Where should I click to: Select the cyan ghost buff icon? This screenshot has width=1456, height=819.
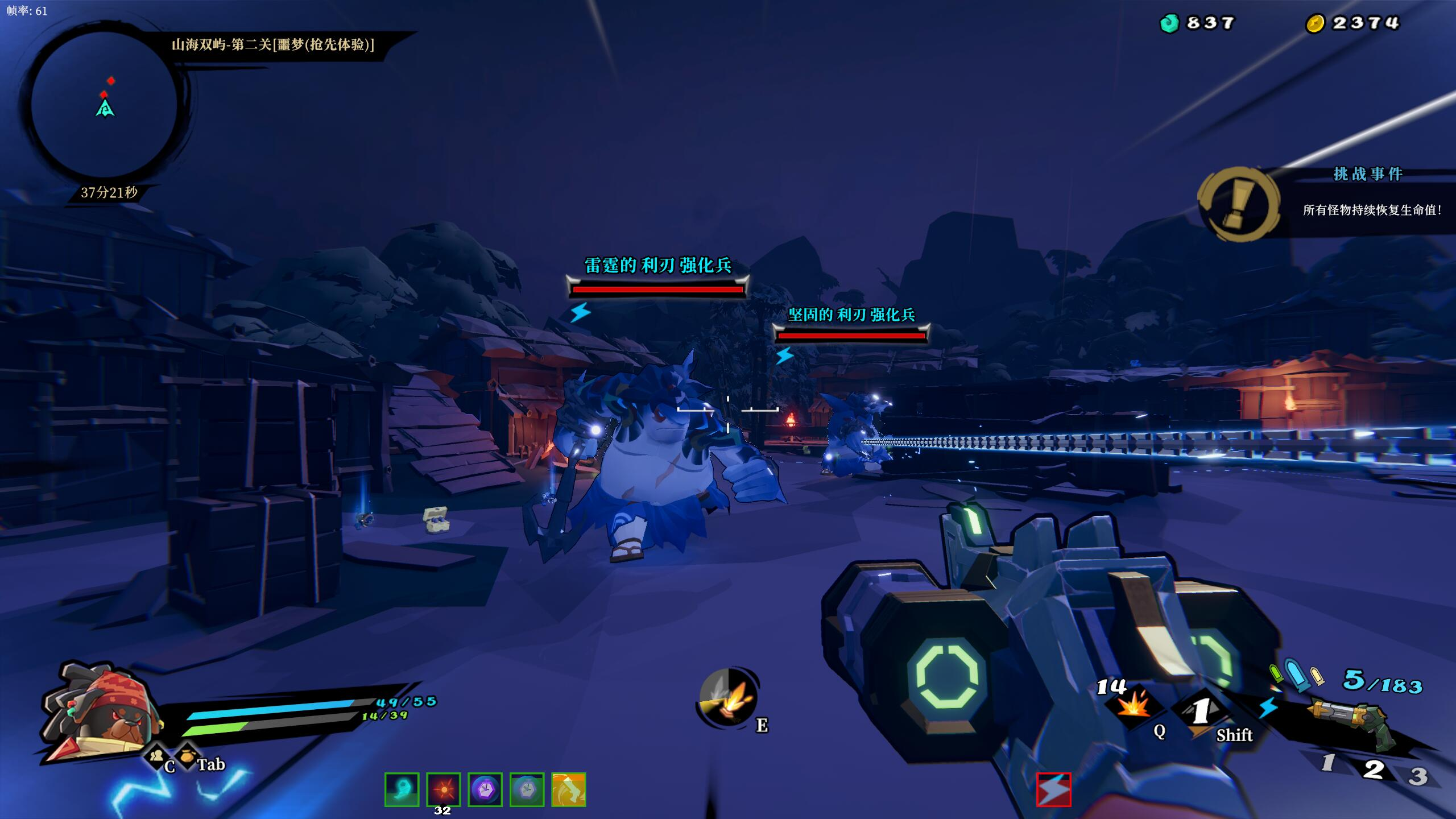pyautogui.click(x=402, y=789)
